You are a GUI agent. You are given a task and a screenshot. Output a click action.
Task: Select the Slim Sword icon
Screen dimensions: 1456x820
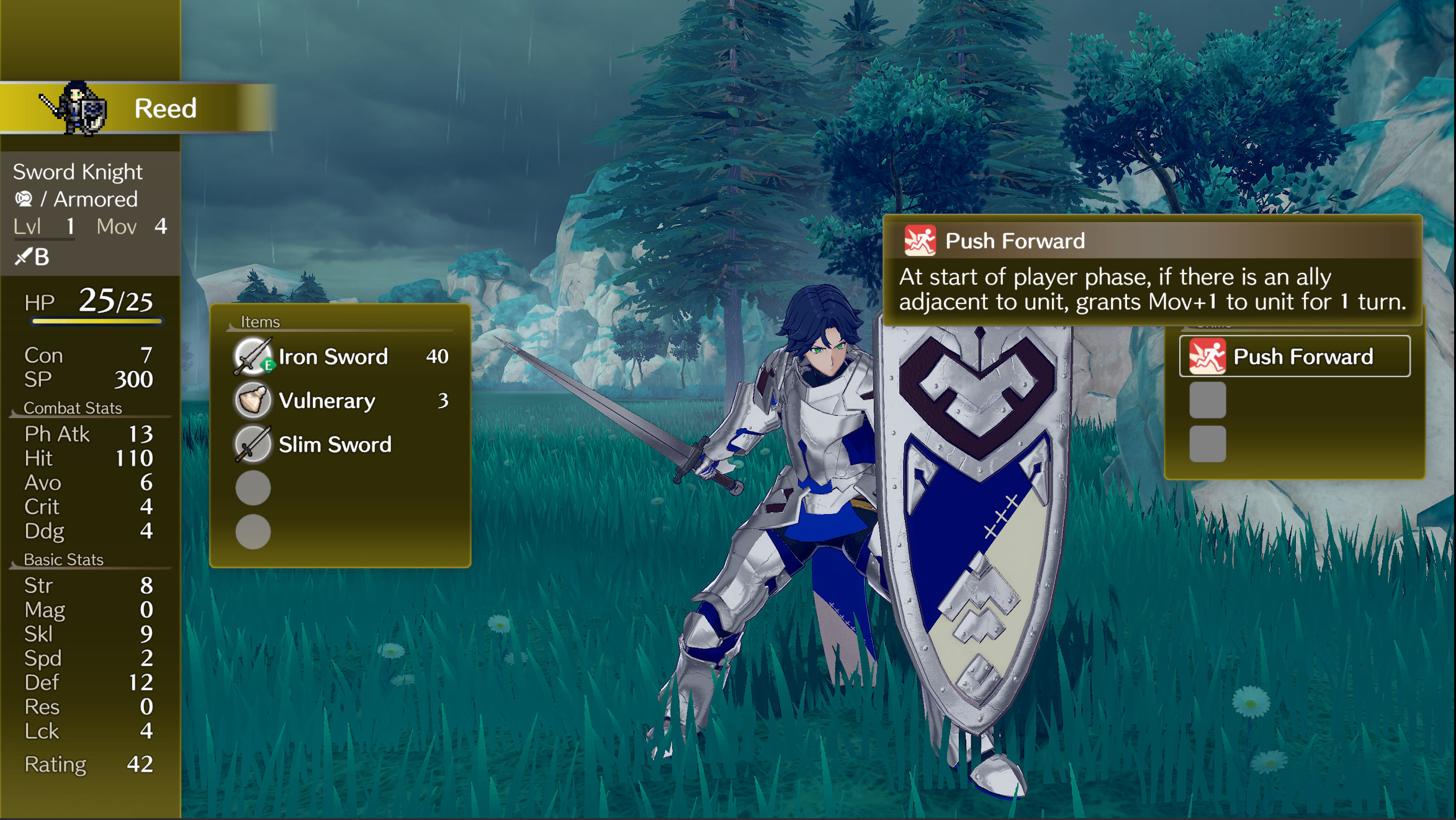251,444
